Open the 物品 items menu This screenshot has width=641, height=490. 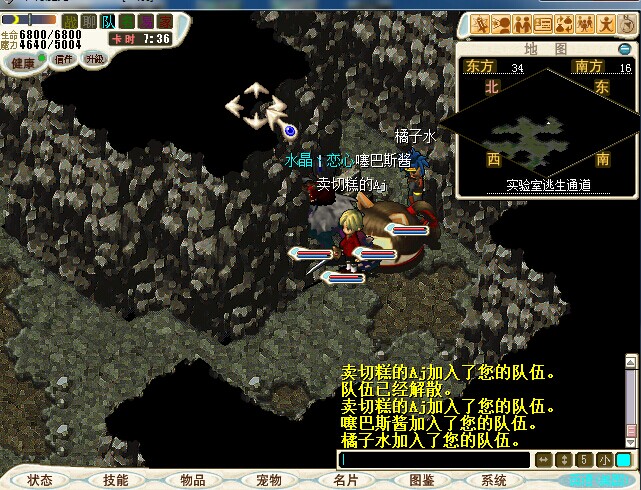click(x=192, y=480)
